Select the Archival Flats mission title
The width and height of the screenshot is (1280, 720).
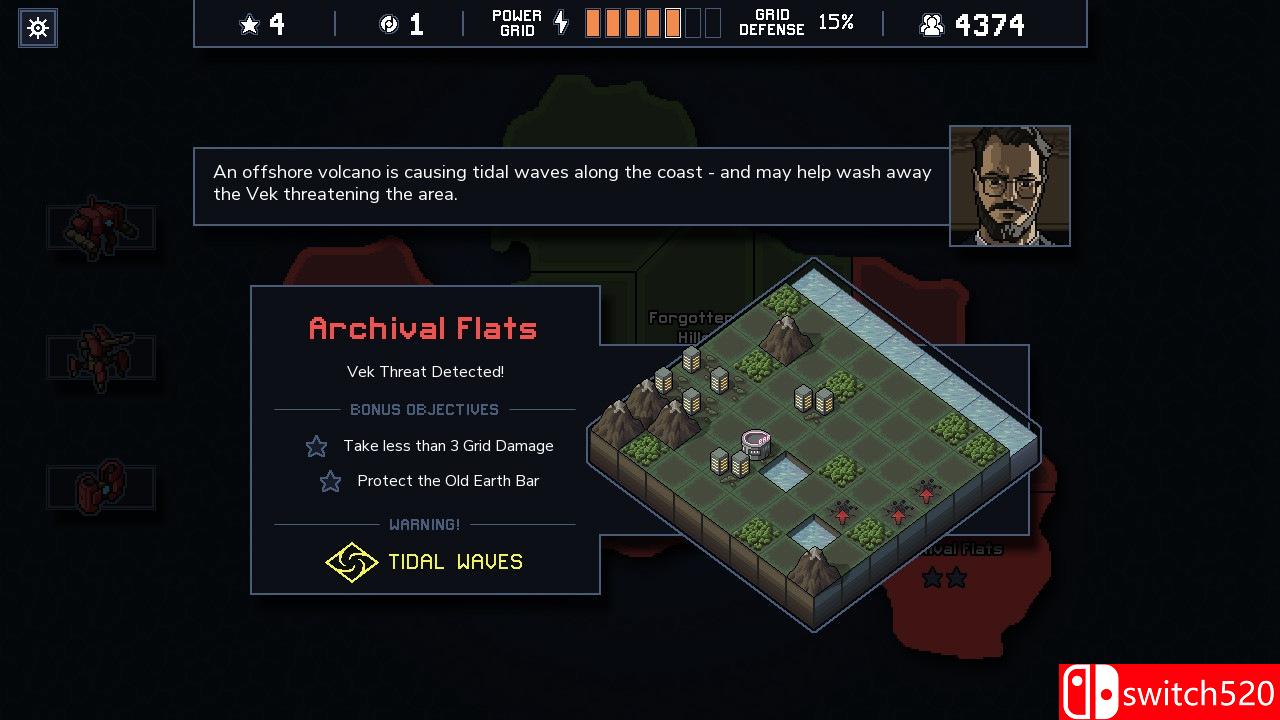pyautogui.click(x=423, y=329)
